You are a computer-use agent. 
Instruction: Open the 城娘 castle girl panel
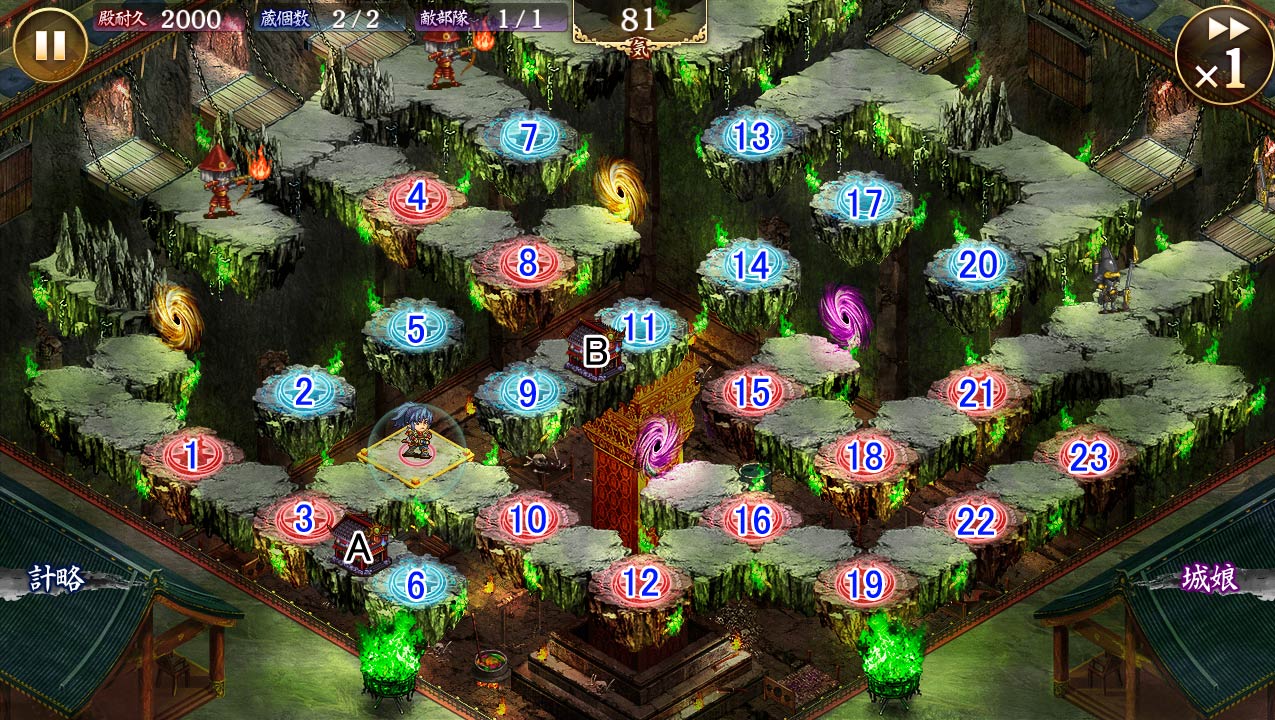coord(1211,578)
